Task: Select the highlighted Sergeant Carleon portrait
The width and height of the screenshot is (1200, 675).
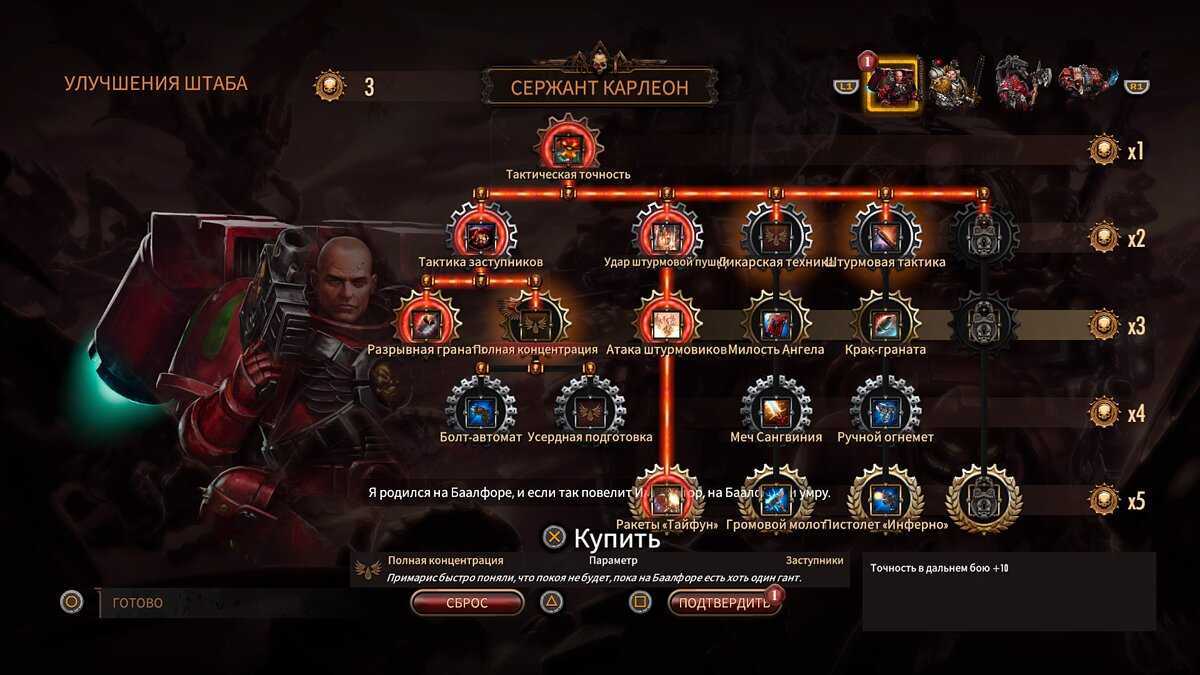Action: tap(892, 86)
